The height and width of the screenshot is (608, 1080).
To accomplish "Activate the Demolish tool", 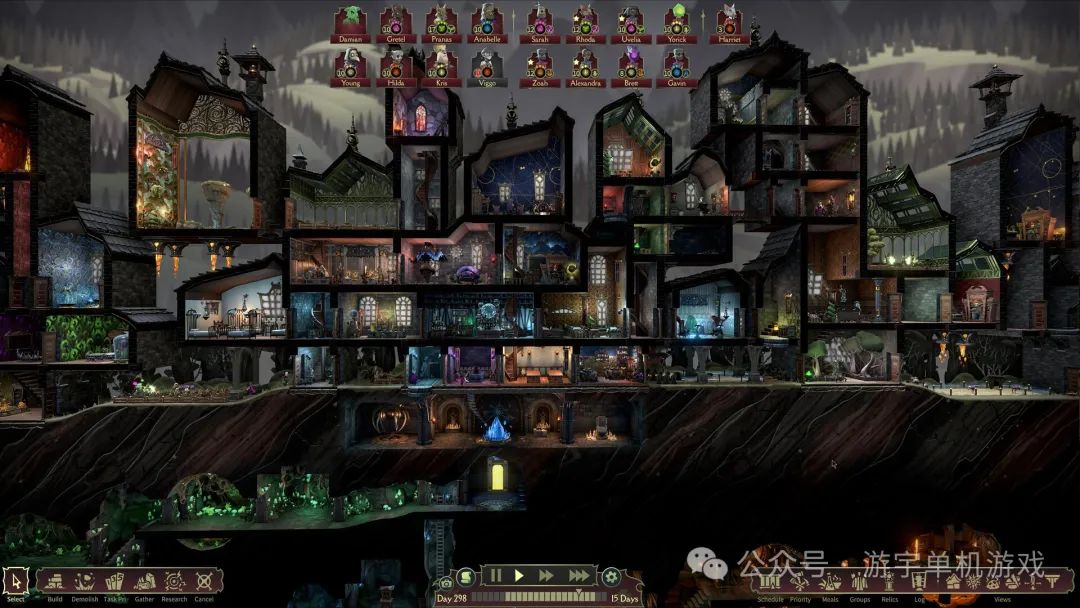I will [x=86, y=581].
